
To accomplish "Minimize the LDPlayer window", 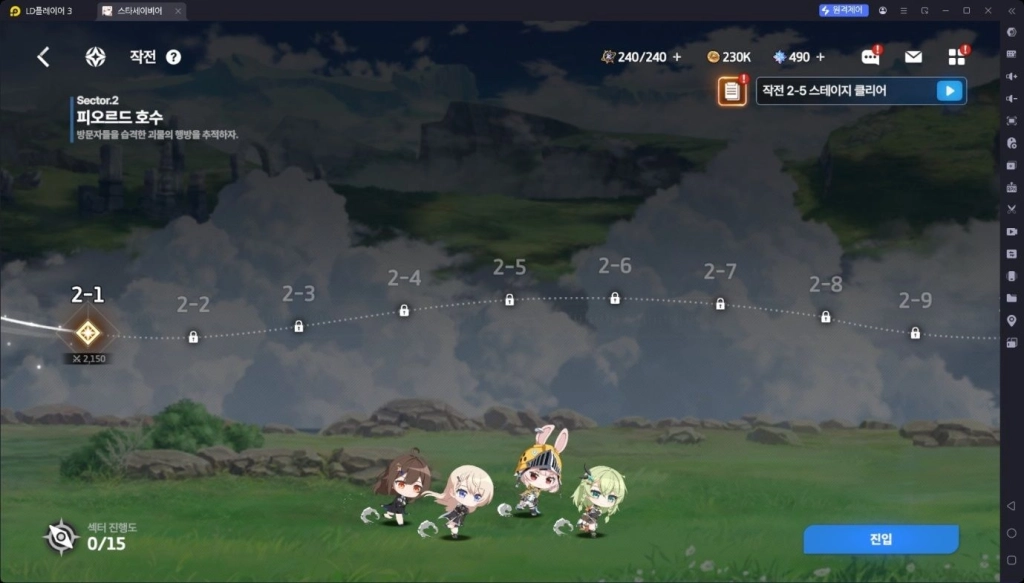I will 945,10.
